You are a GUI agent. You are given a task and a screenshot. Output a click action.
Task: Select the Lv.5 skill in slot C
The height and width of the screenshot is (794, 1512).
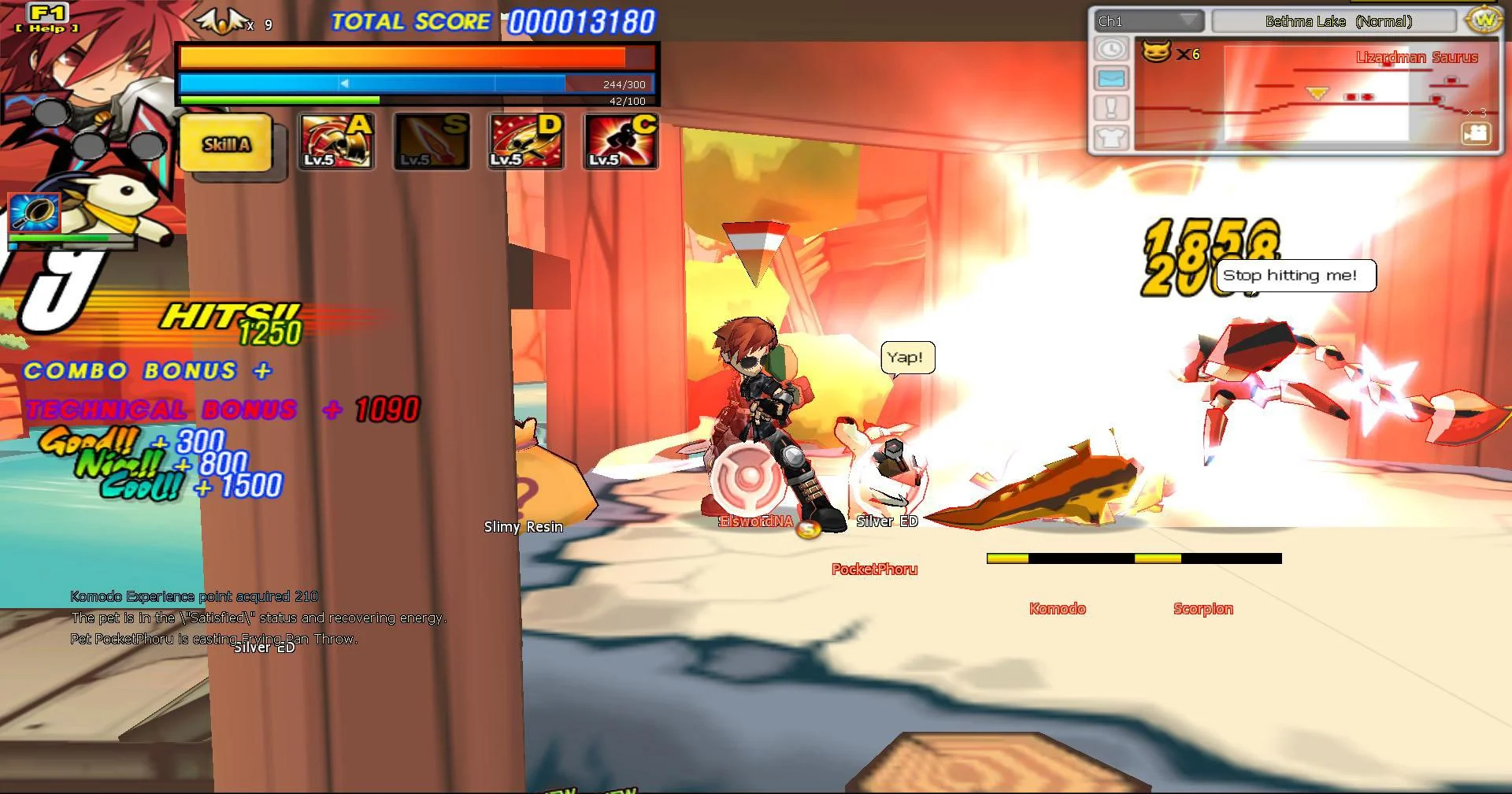[620, 142]
